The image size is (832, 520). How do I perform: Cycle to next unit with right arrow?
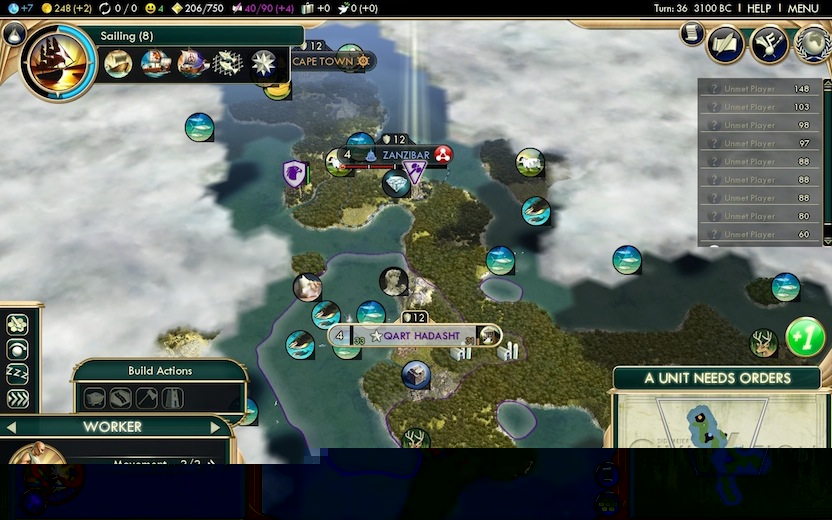215,427
